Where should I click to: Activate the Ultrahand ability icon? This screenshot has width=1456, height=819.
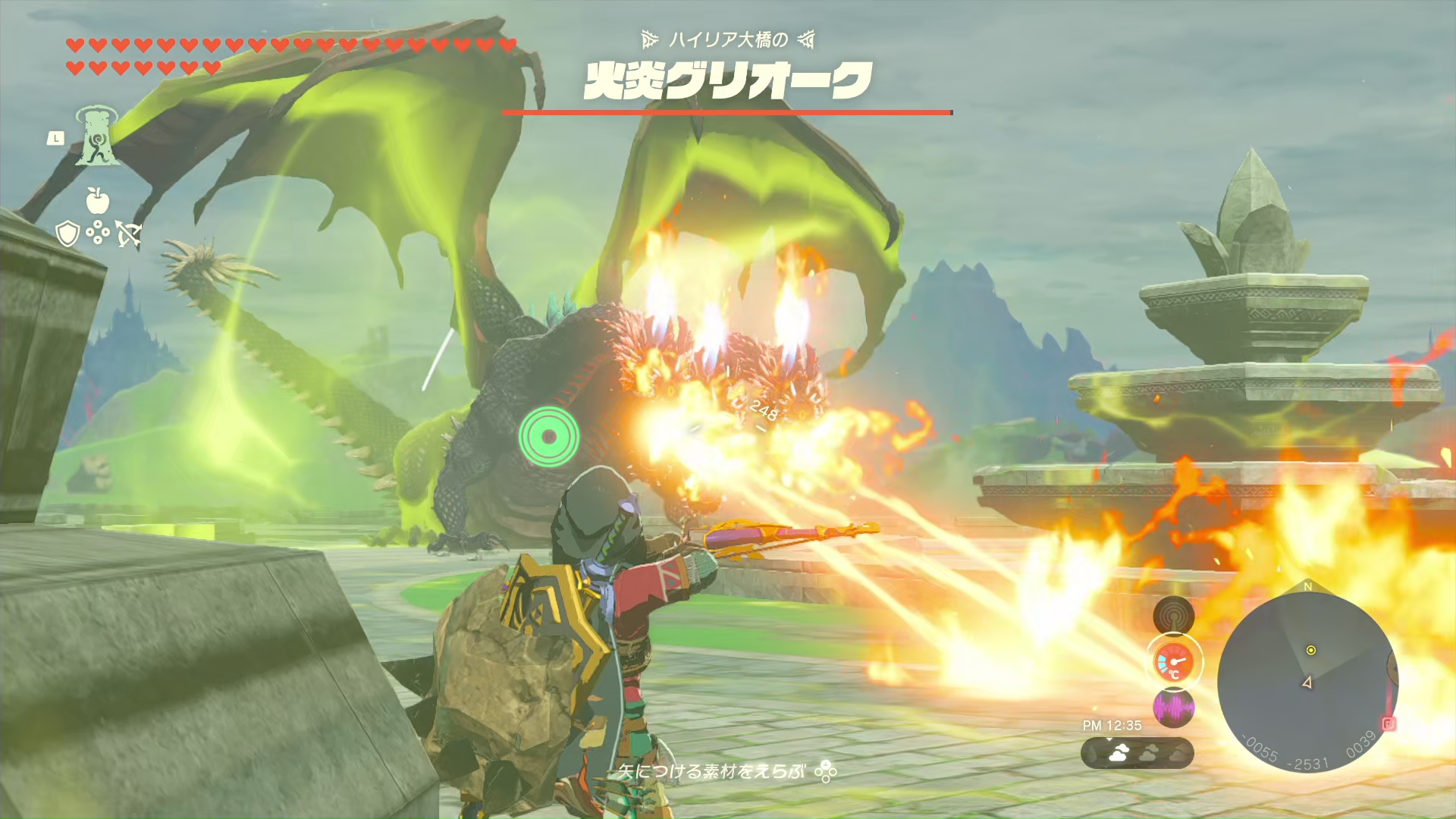[x=96, y=136]
